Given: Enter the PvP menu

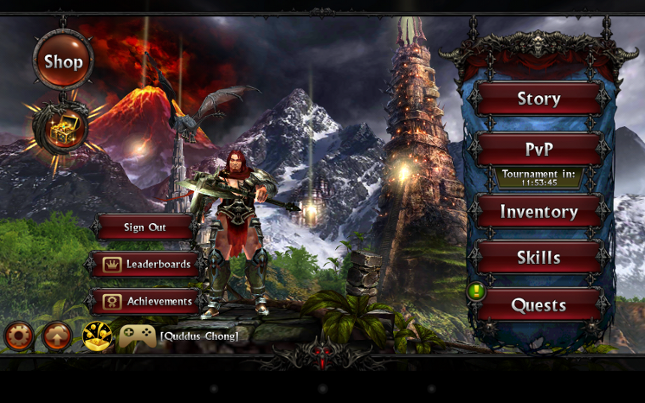Looking at the screenshot, I should (x=538, y=149).
